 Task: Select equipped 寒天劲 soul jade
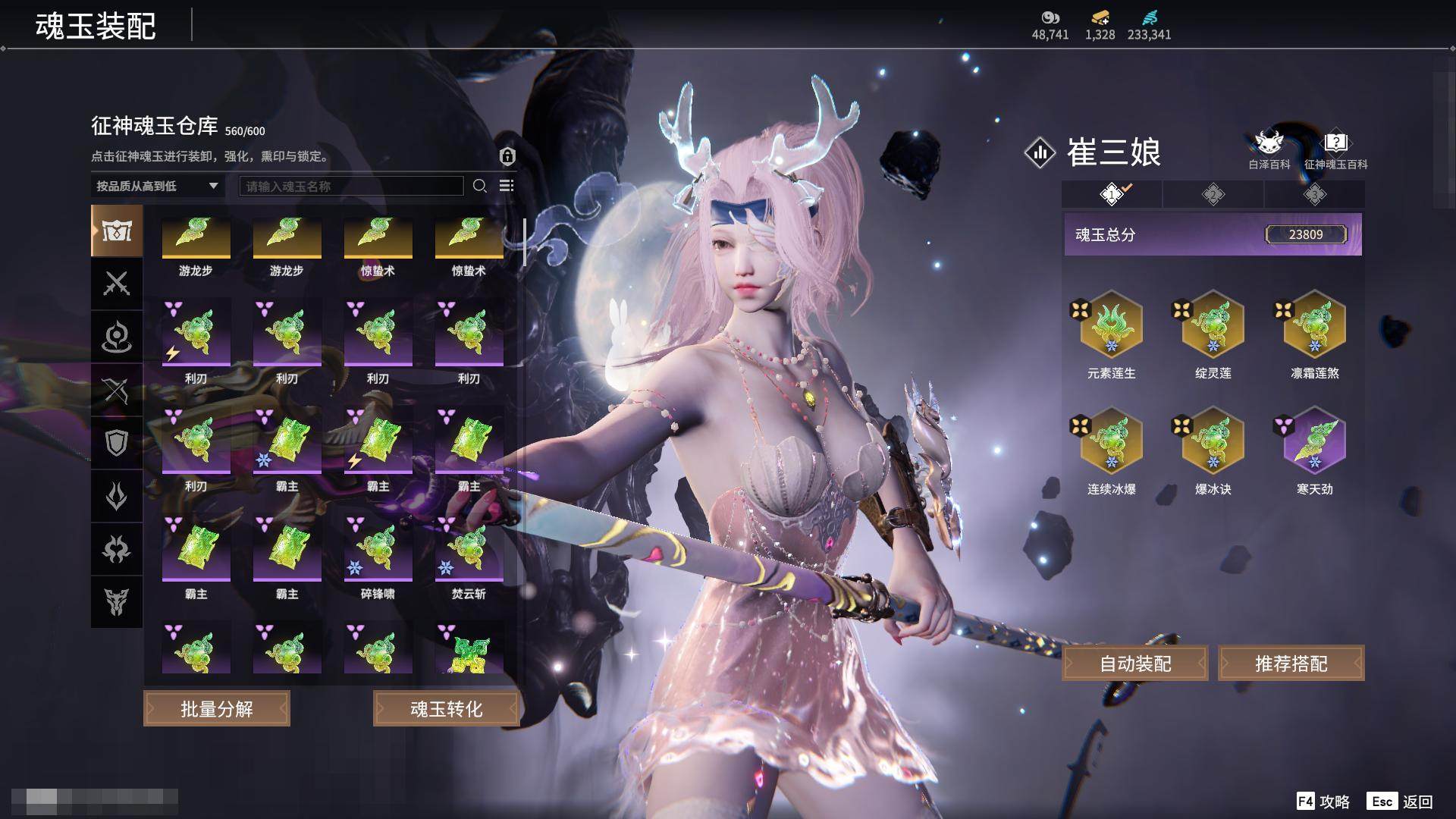(x=1314, y=442)
